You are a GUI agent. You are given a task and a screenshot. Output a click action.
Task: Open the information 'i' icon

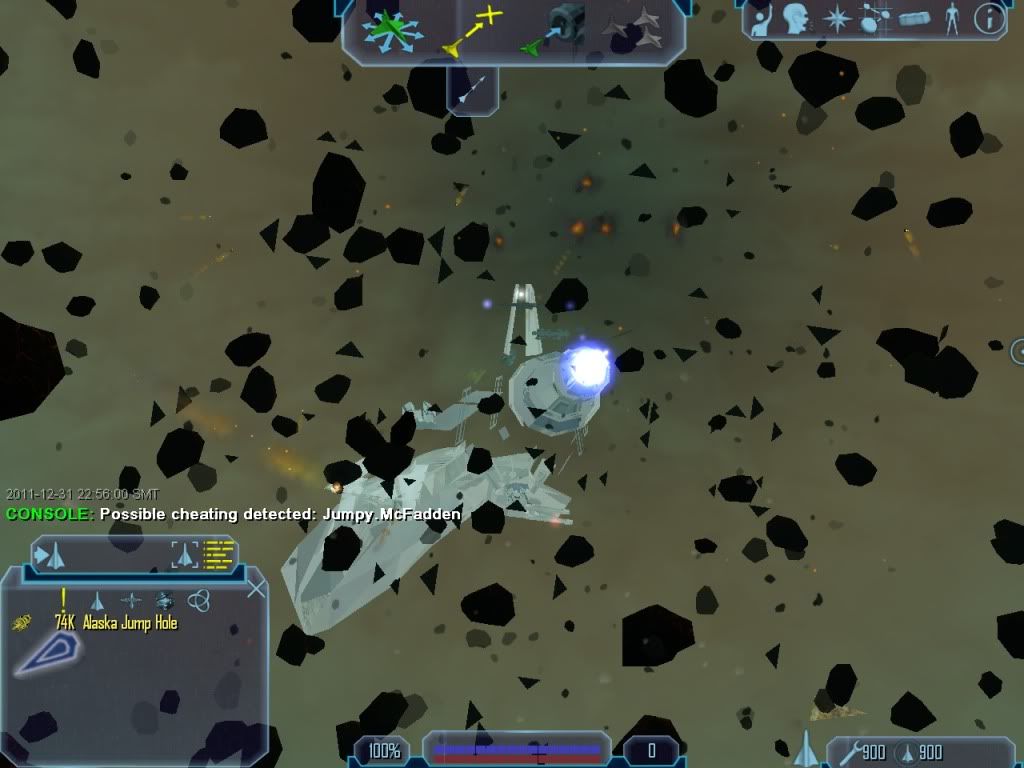tap(989, 19)
